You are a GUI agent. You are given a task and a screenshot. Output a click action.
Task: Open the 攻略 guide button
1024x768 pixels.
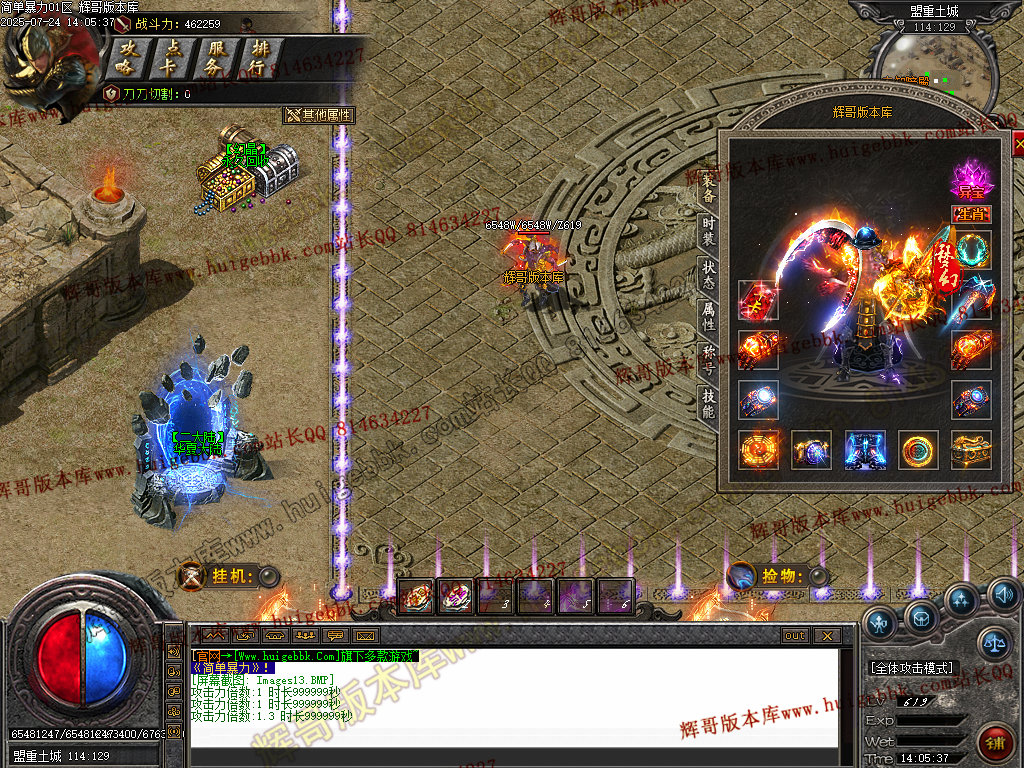127,58
